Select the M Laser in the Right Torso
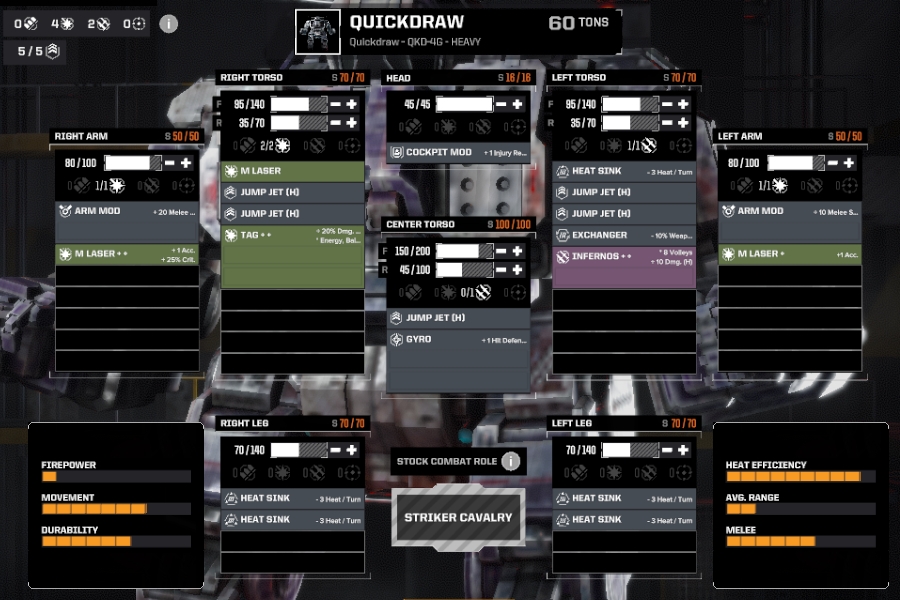The height and width of the screenshot is (600, 900). pyautogui.click(x=292, y=171)
